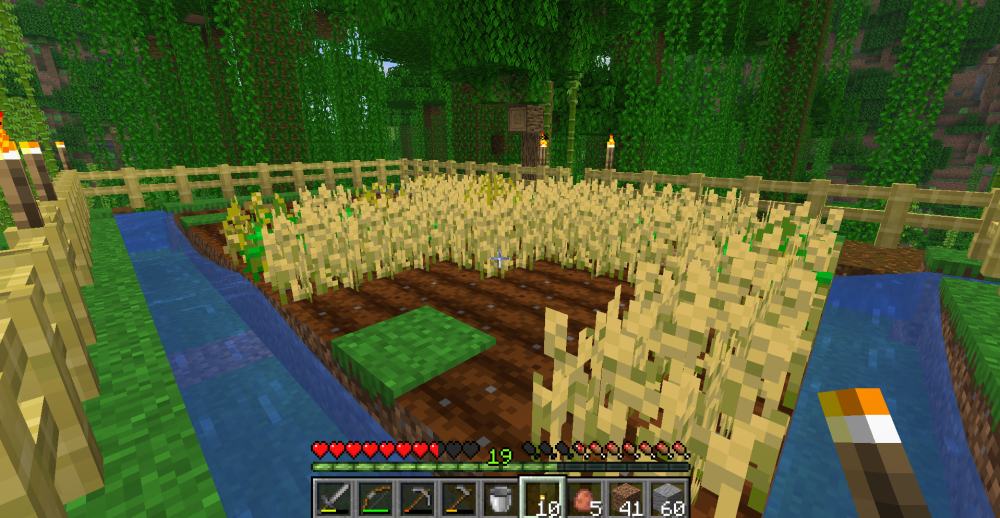Viewport: 1000px width, 518px height.
Task: Pick the hoe from the hotbar
Action: tap(459, 498)
